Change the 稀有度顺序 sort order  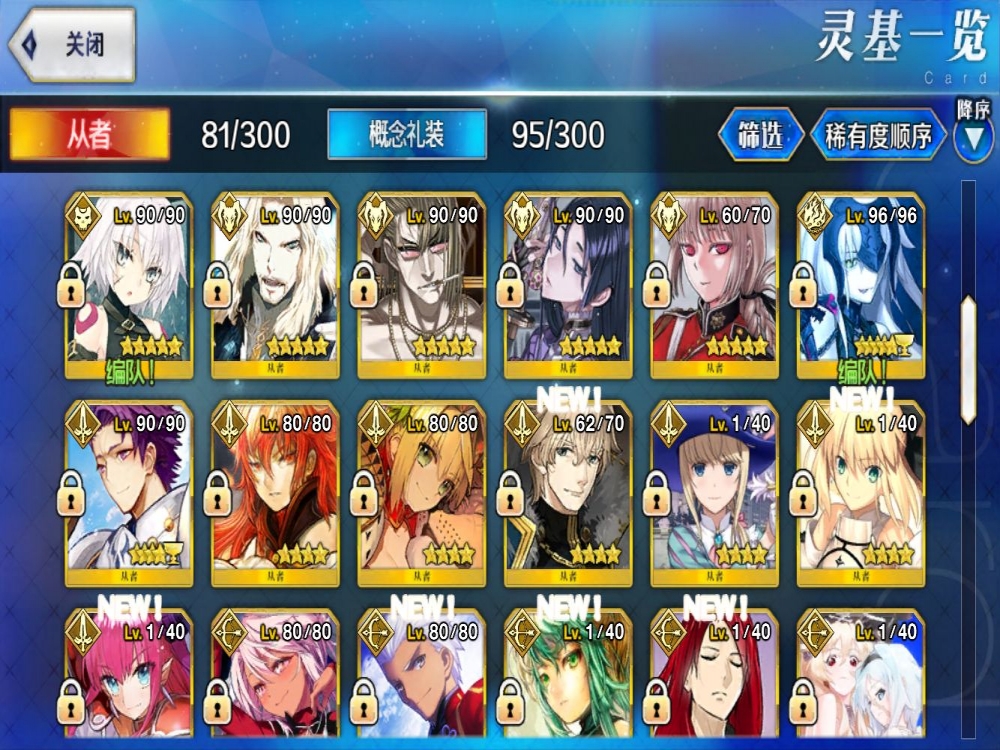[879, 135]
